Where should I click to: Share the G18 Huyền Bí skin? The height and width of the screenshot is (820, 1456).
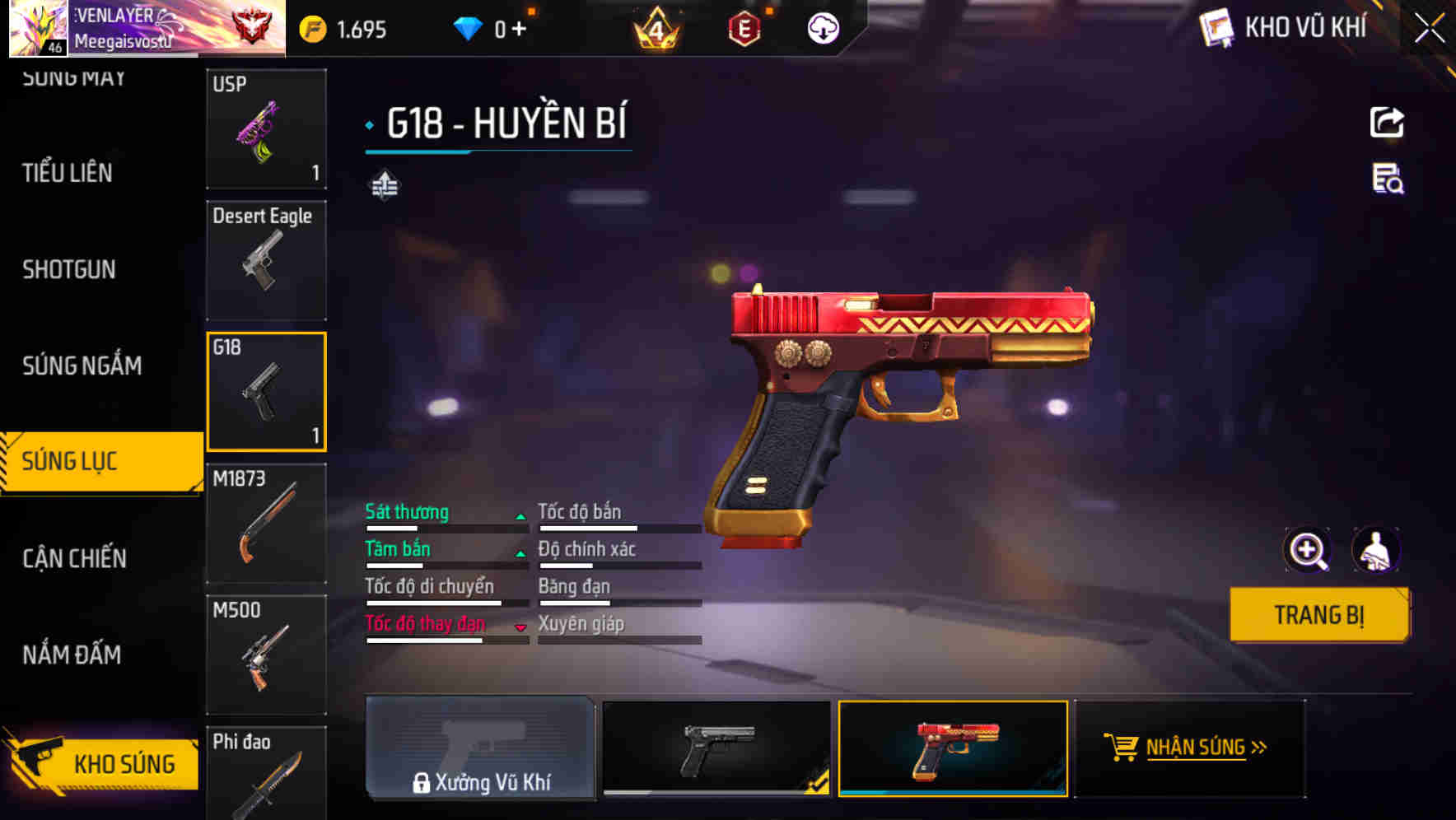tap(1388, 122)
